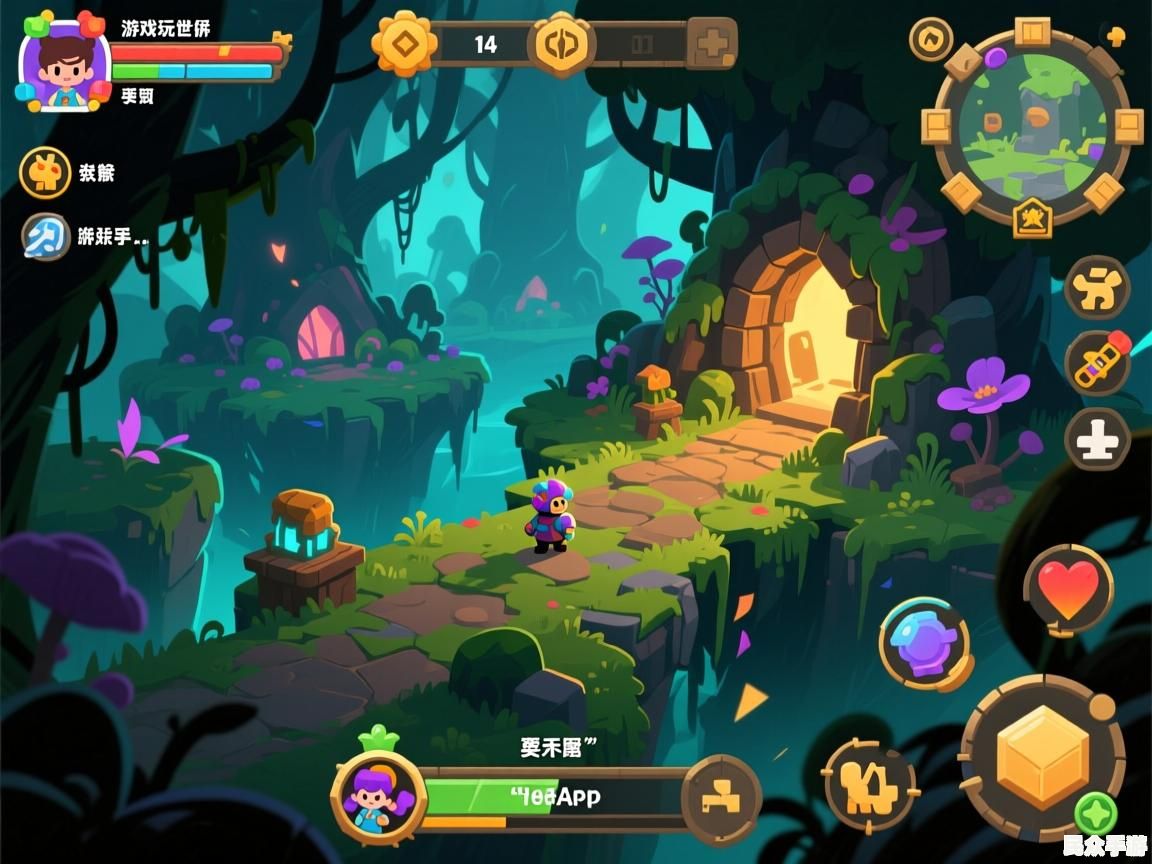Open the player avatar portrait
This screenshot has width=1152, height=864.
(x=64, y=64)
